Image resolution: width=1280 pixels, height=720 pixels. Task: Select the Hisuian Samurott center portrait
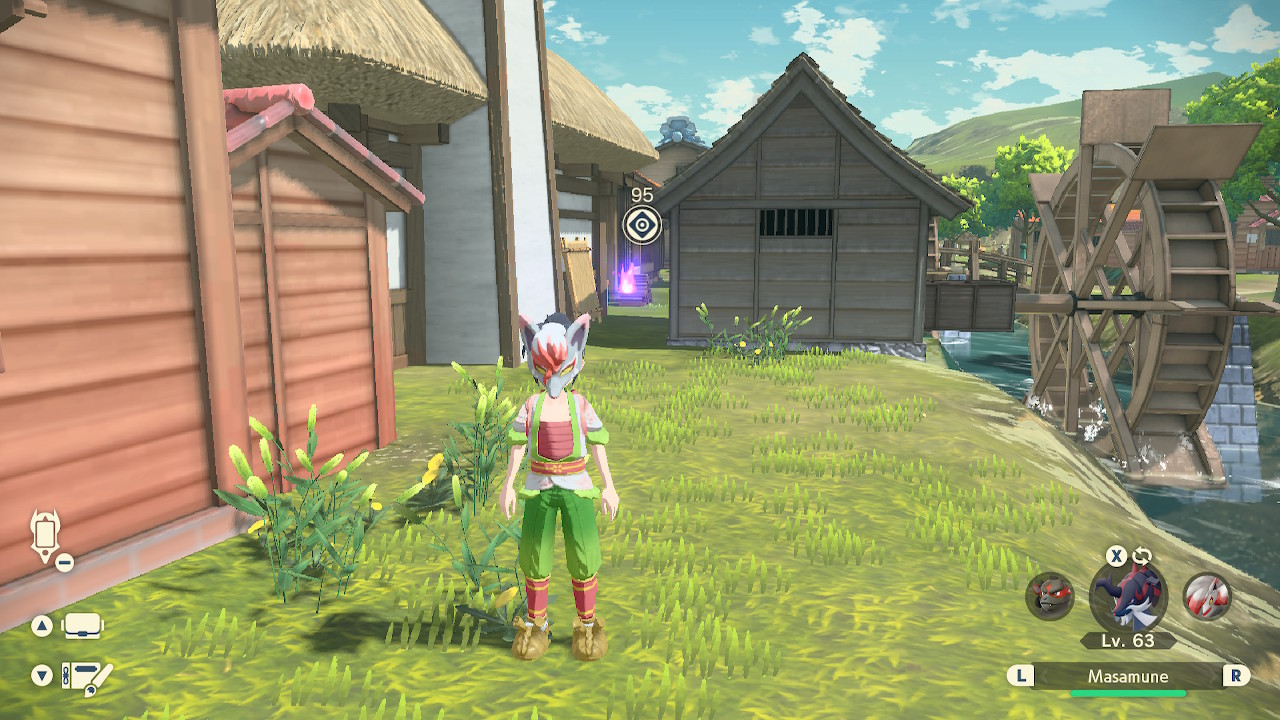pos(1127,597)
